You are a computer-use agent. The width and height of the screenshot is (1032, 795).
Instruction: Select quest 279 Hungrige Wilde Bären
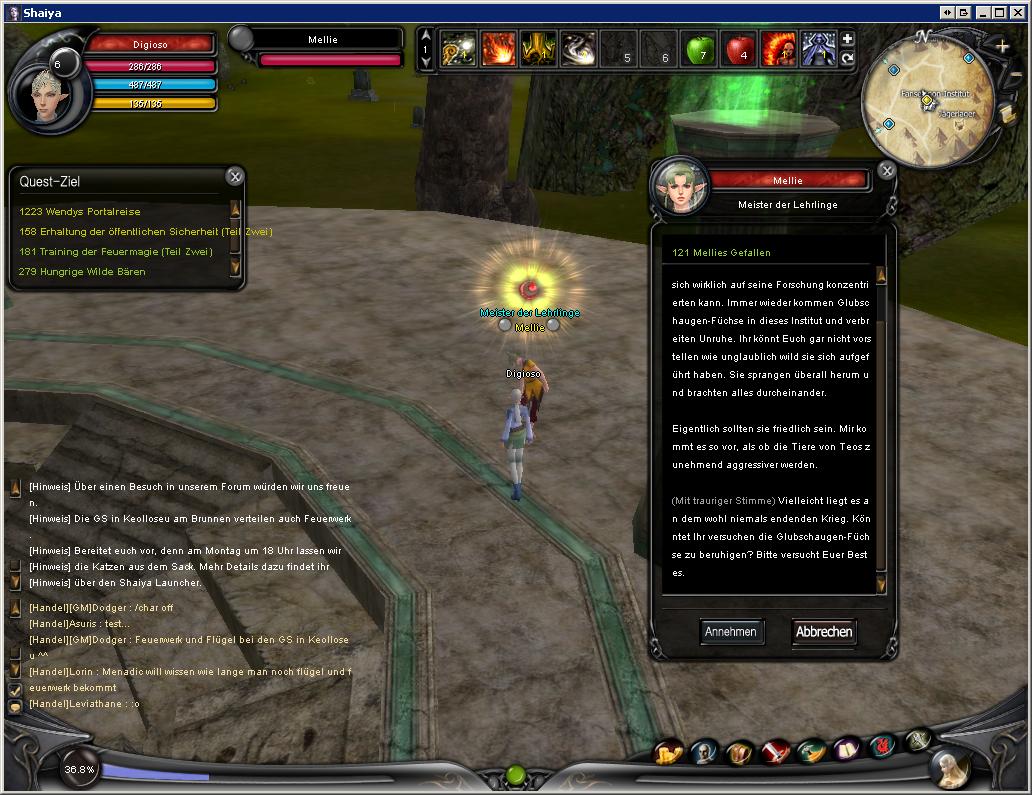tap(83, 272)
